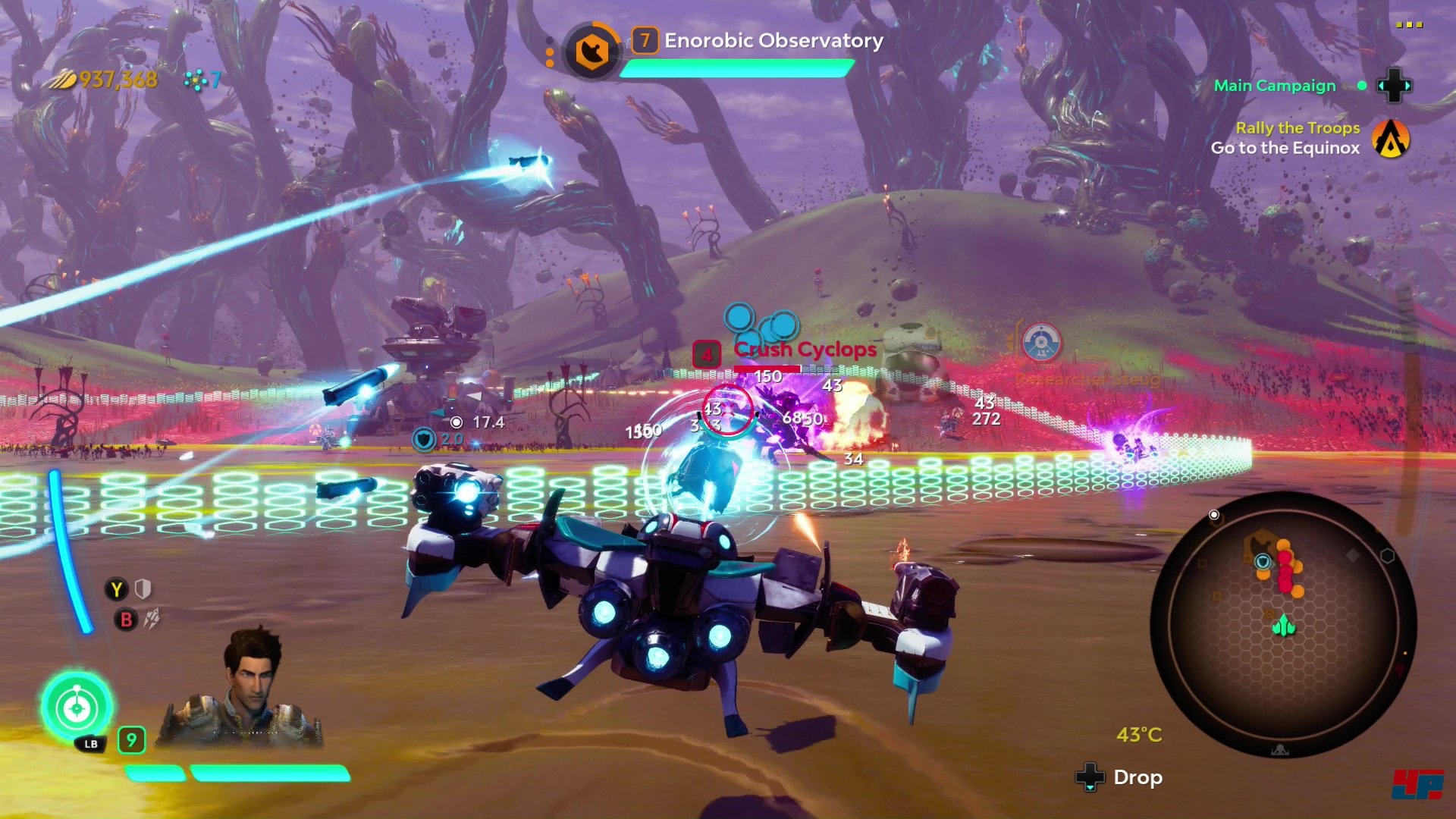The height and width of the screenshot is (819, 1456).
Task: Select the rocket boost ability icon
Action: 152,620
